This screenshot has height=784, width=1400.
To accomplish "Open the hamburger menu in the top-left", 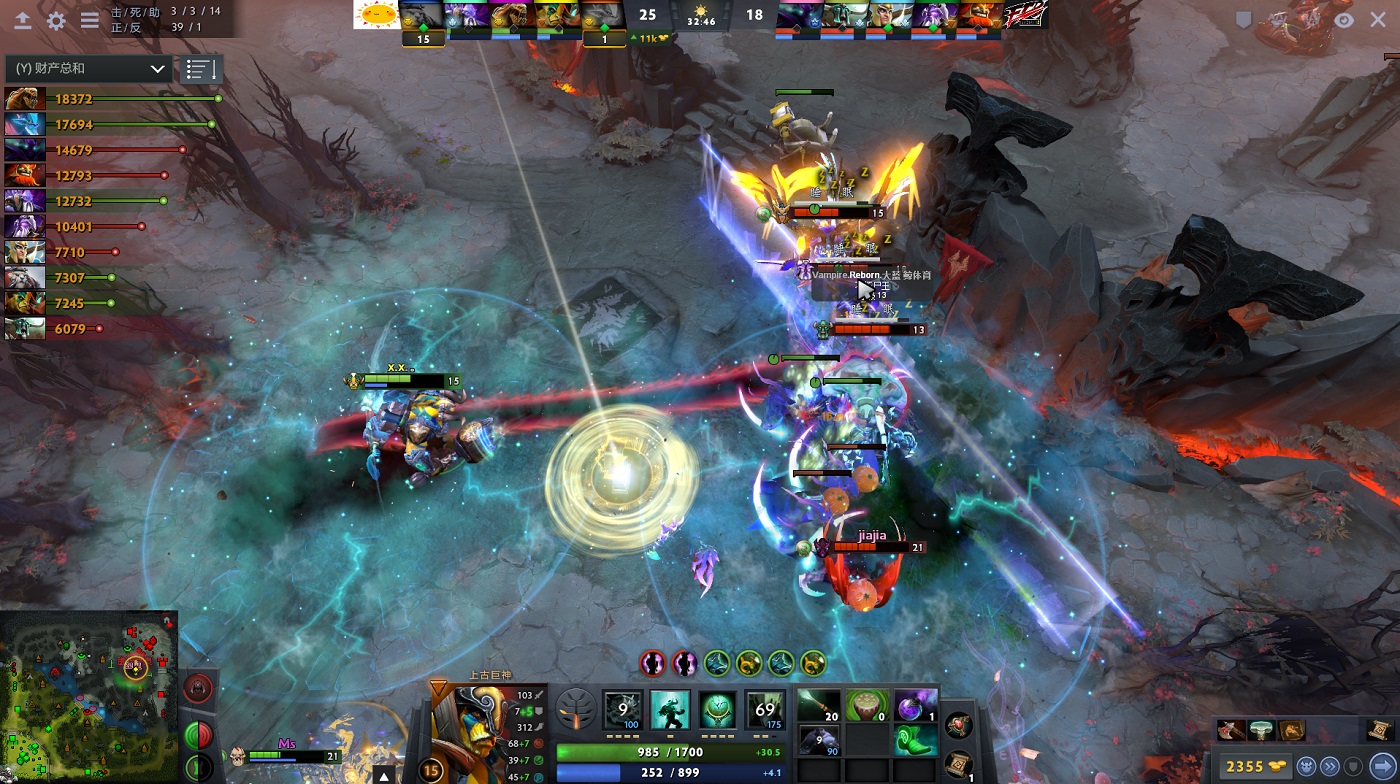I will pos(89,20).
